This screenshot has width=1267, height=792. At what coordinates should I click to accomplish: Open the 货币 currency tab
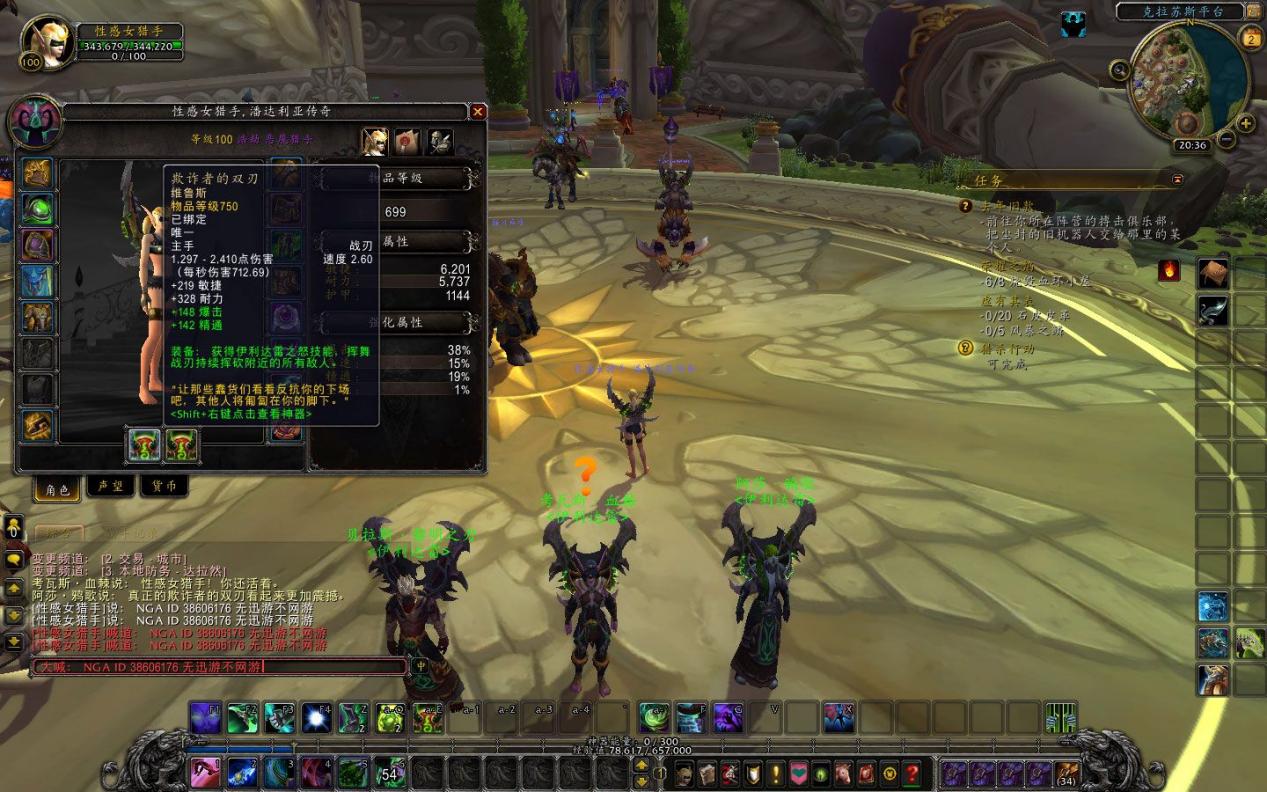point(164,486)
